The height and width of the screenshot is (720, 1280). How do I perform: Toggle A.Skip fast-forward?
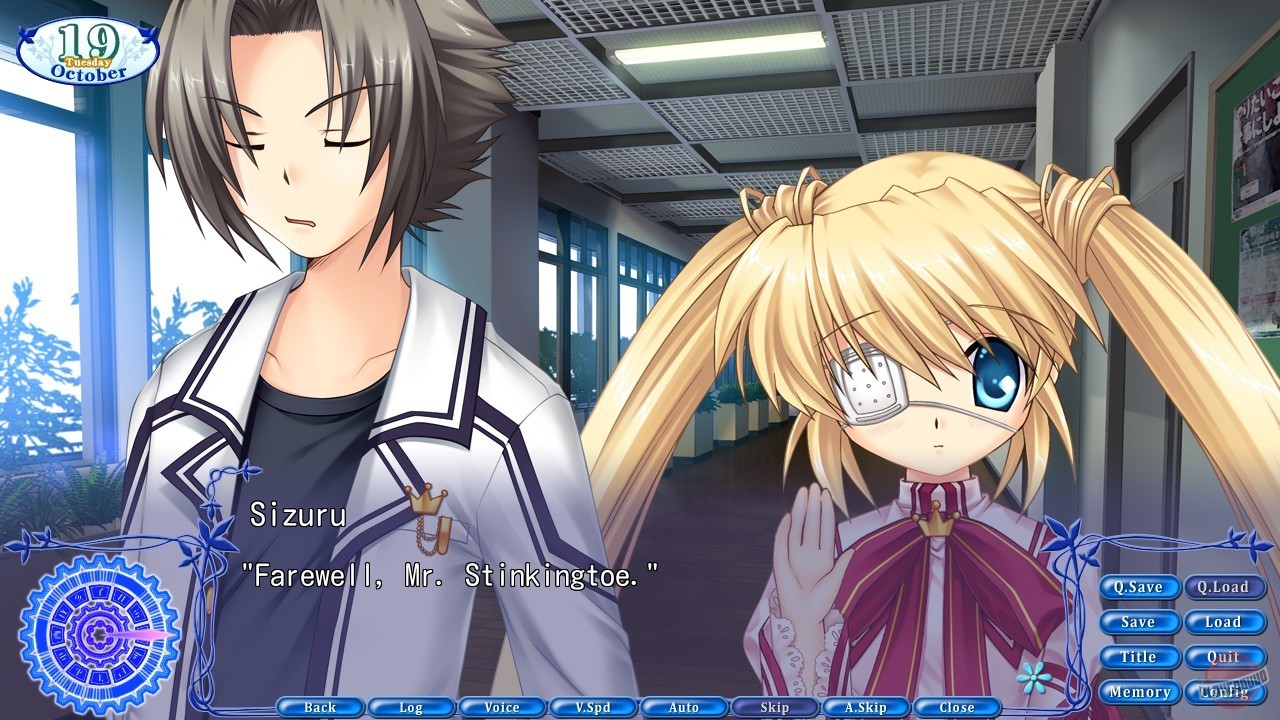pos(866,707)
